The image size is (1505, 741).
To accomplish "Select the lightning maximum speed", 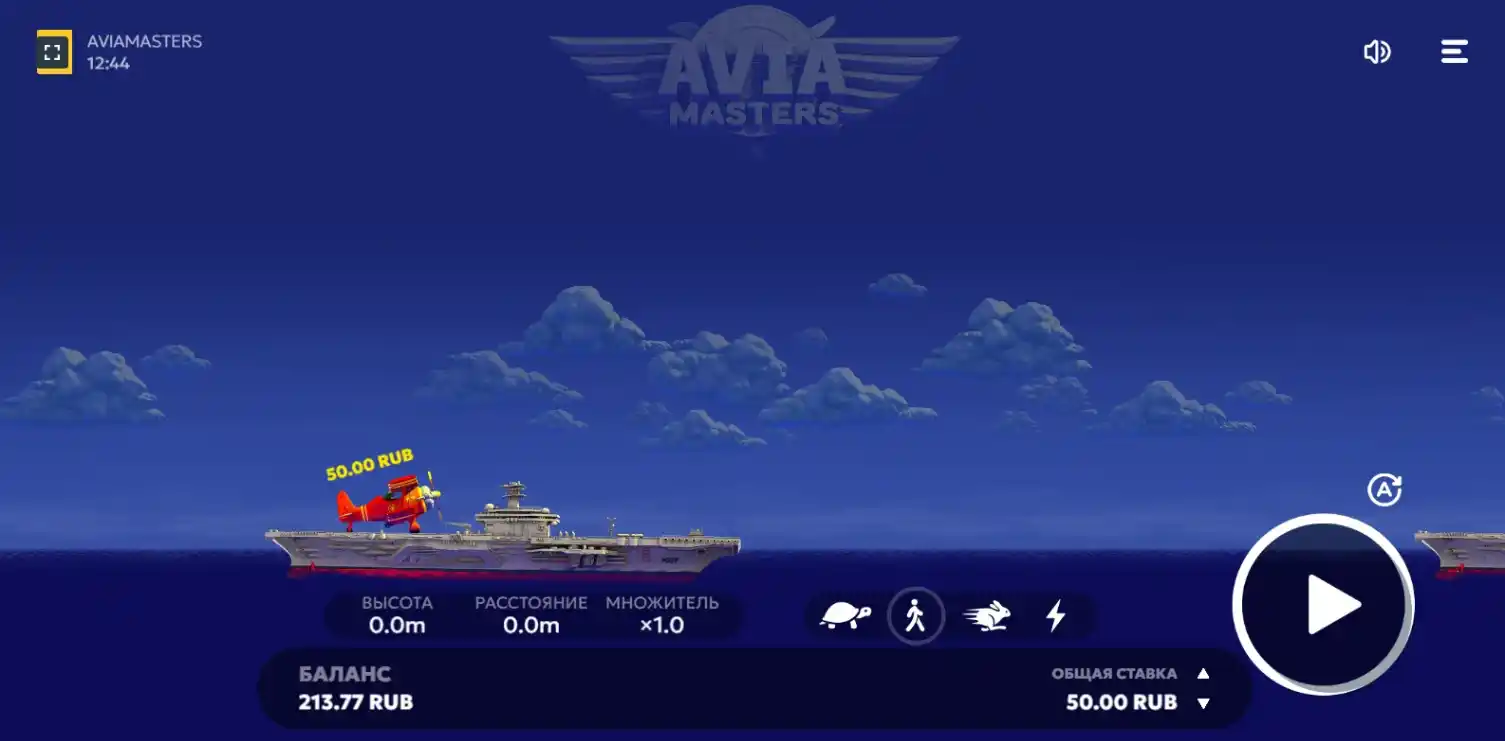I will coord(1057,616).
